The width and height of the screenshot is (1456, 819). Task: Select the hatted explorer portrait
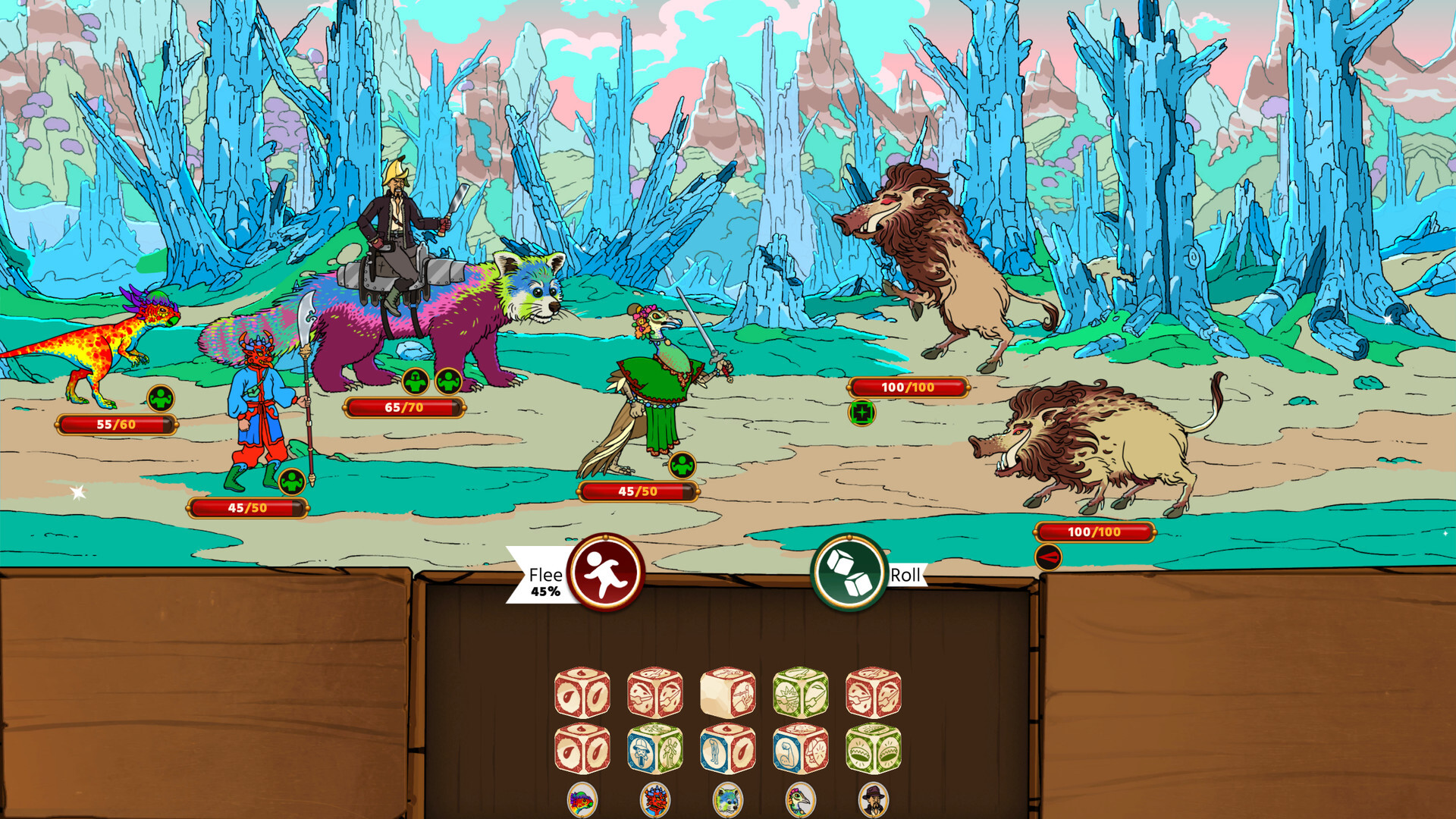[874, 800]
